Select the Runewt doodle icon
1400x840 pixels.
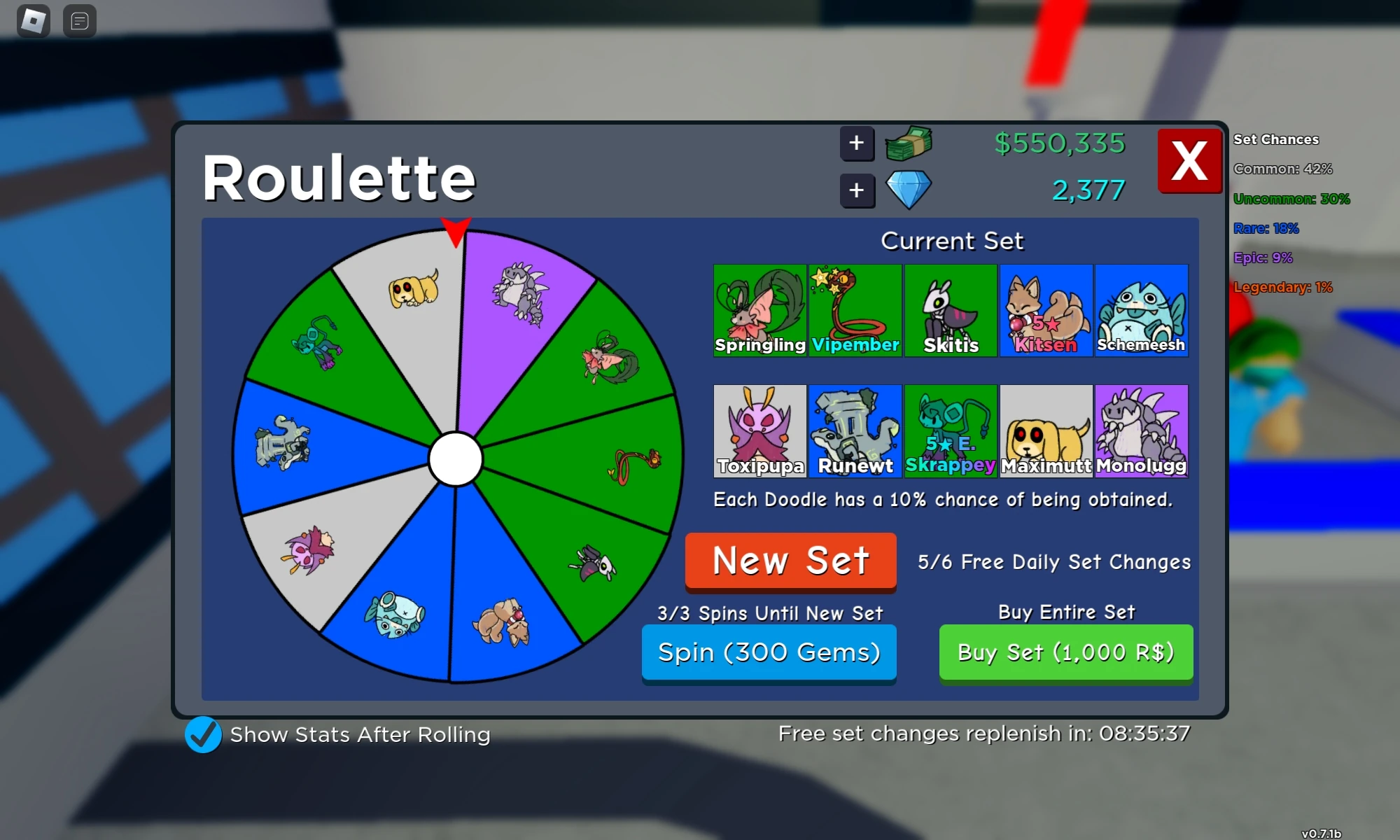coord(855,428)
